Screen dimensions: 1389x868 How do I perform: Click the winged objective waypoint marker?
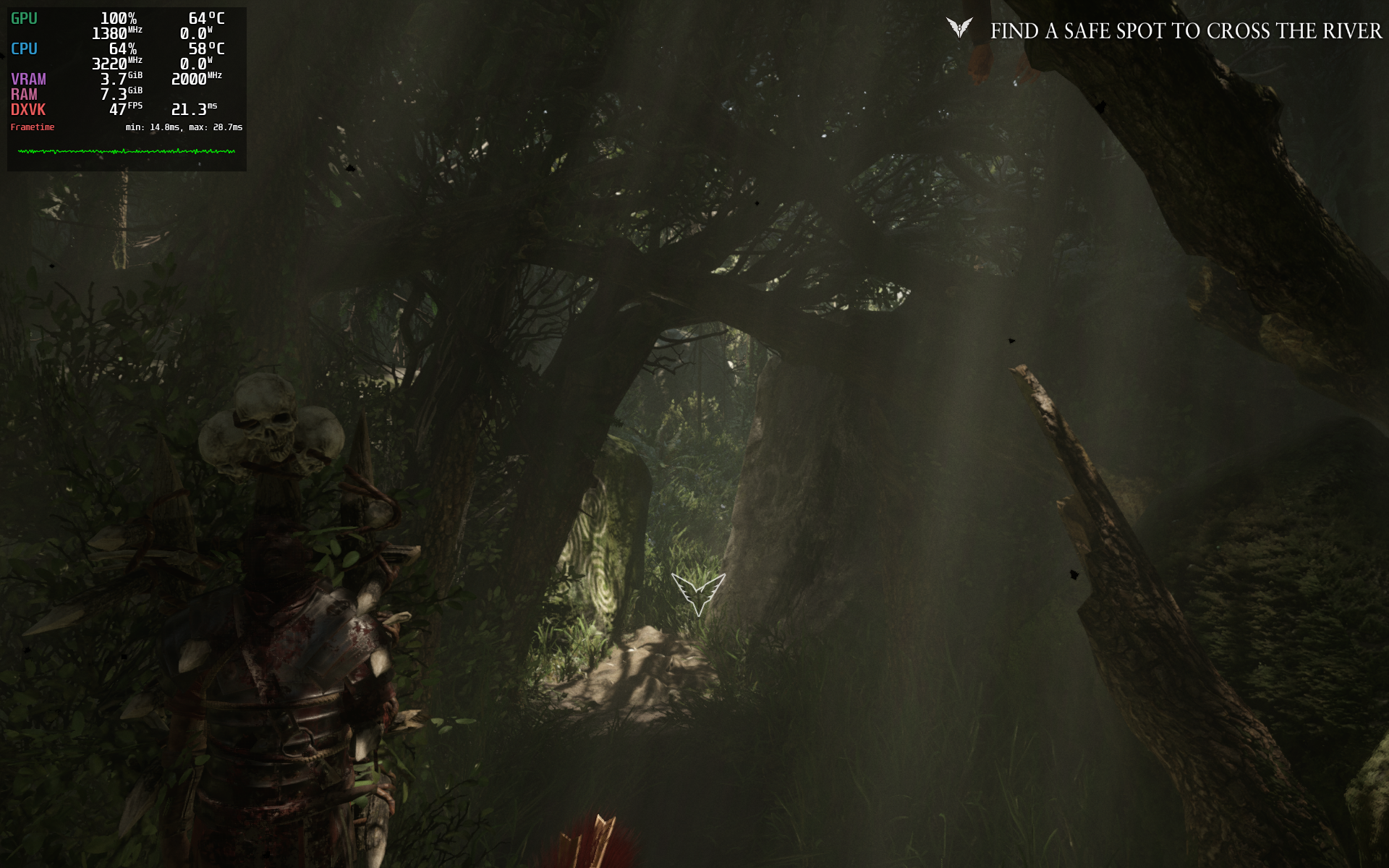(698, 592)
